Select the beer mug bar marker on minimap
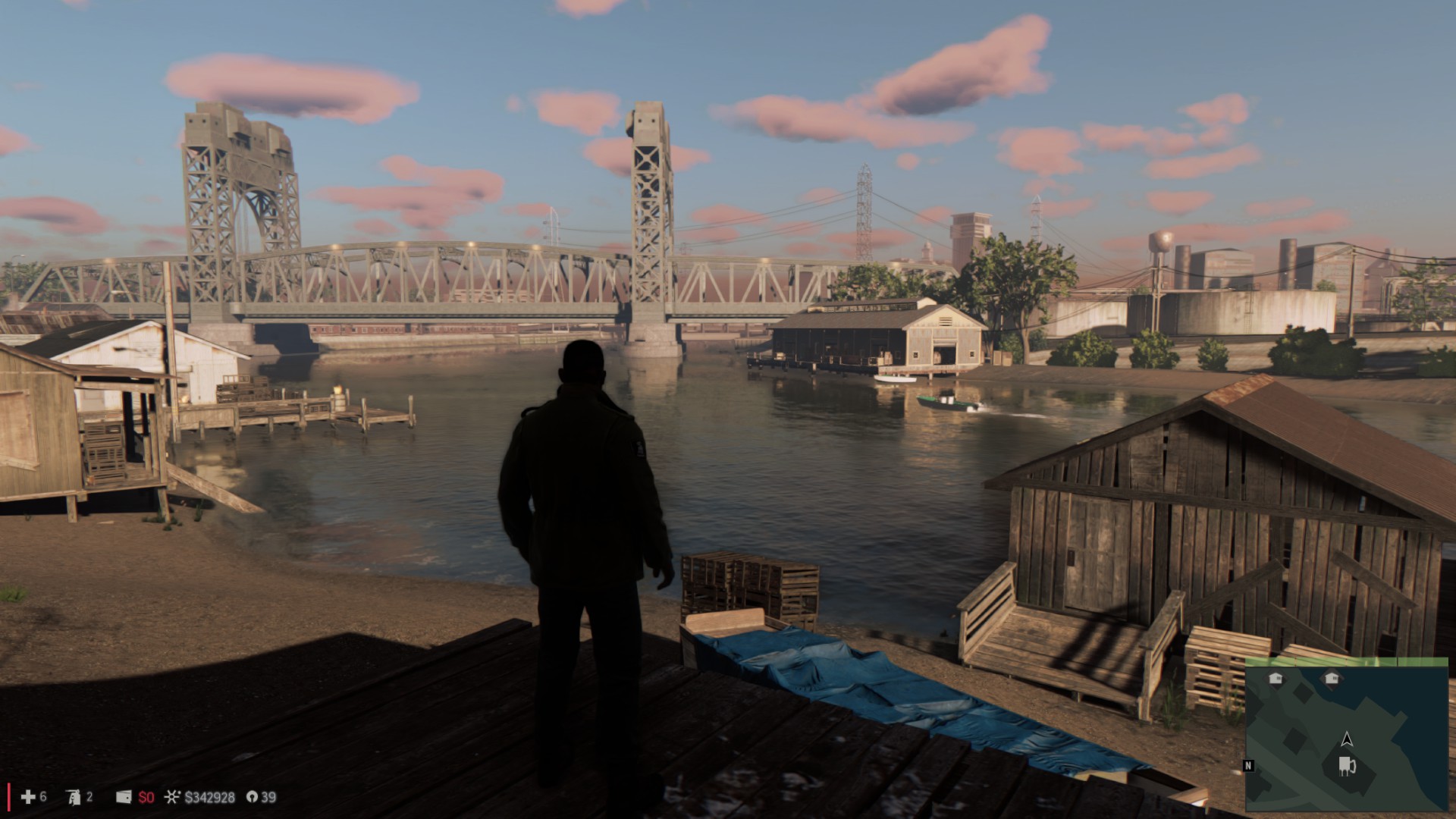Viewport: 1456px width, 819px height. pos(1347,766)
